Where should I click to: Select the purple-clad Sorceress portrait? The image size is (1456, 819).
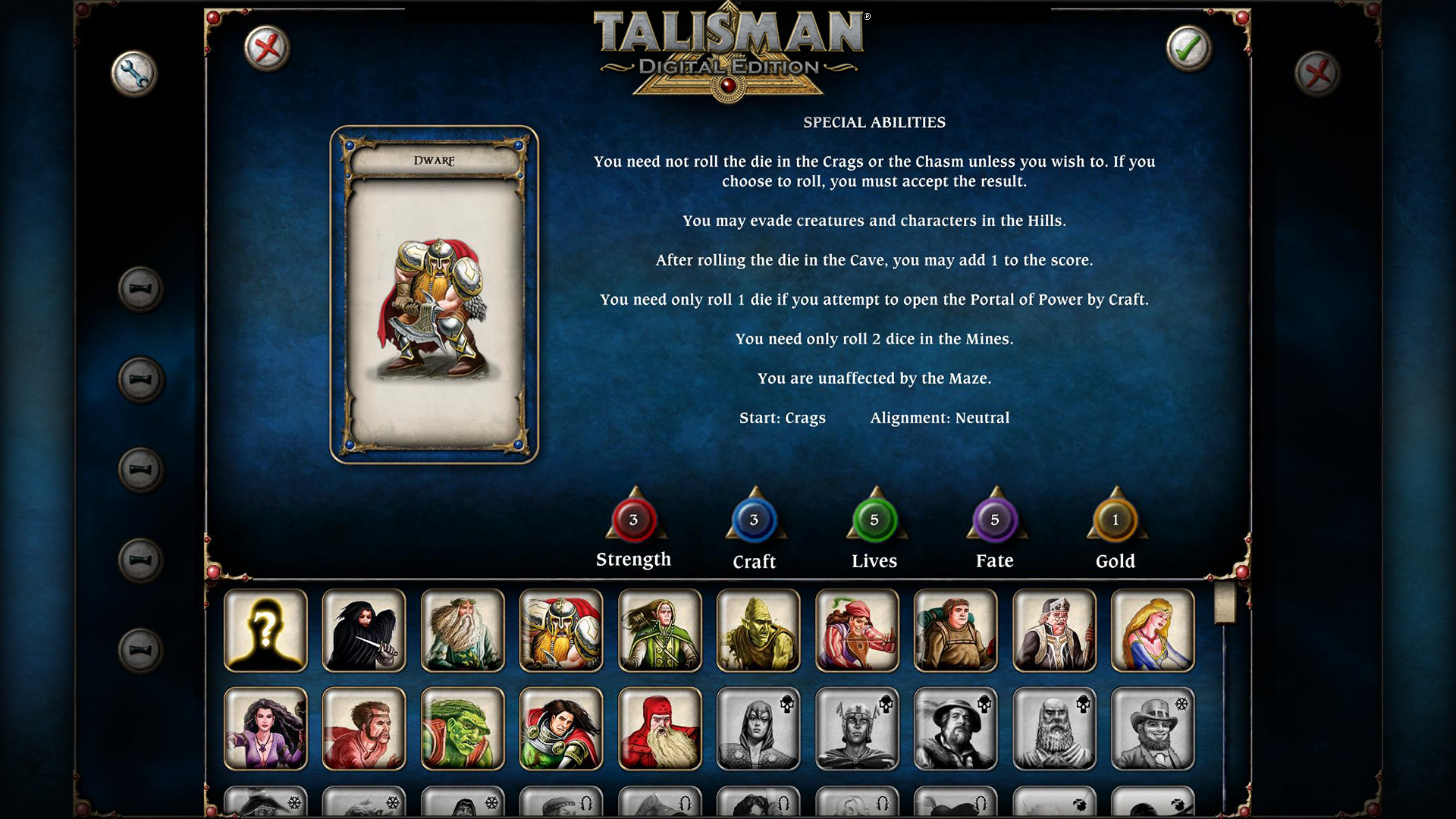click(265, 728)
